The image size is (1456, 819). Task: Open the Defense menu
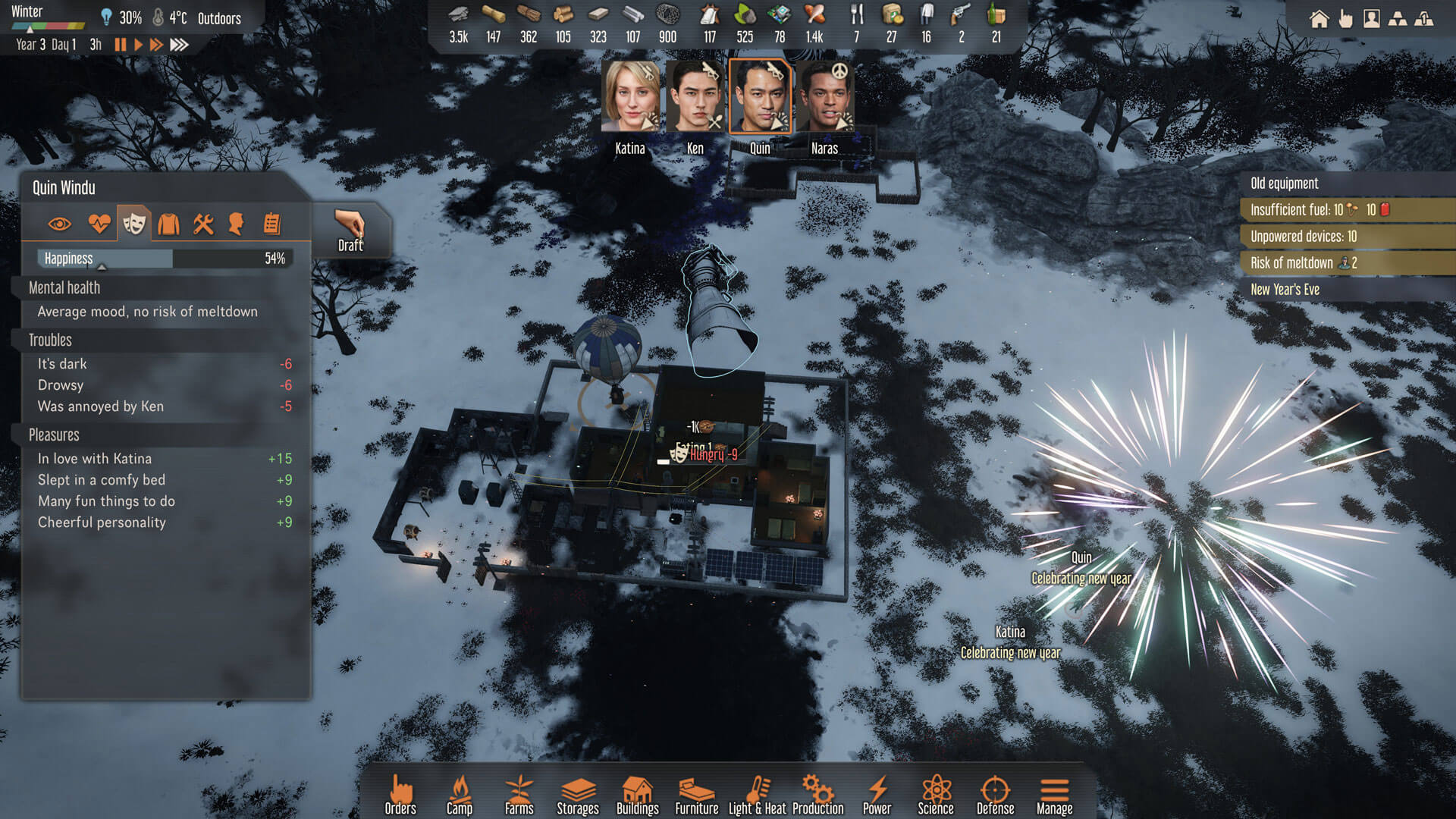coord(995,795)
